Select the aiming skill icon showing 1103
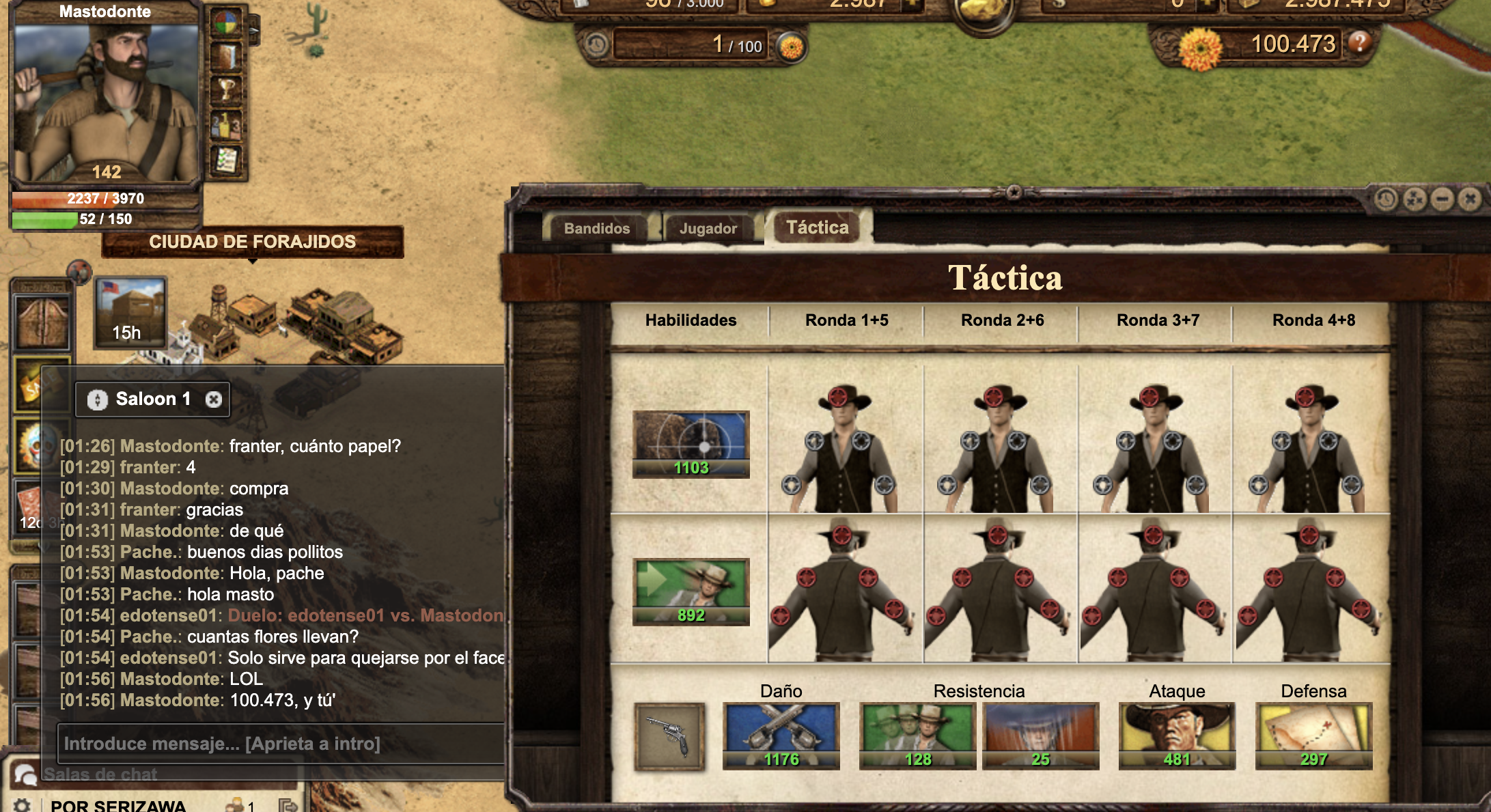Image resolution: width=1491 pixels, height=812 pixels. (x=691, y=444)
